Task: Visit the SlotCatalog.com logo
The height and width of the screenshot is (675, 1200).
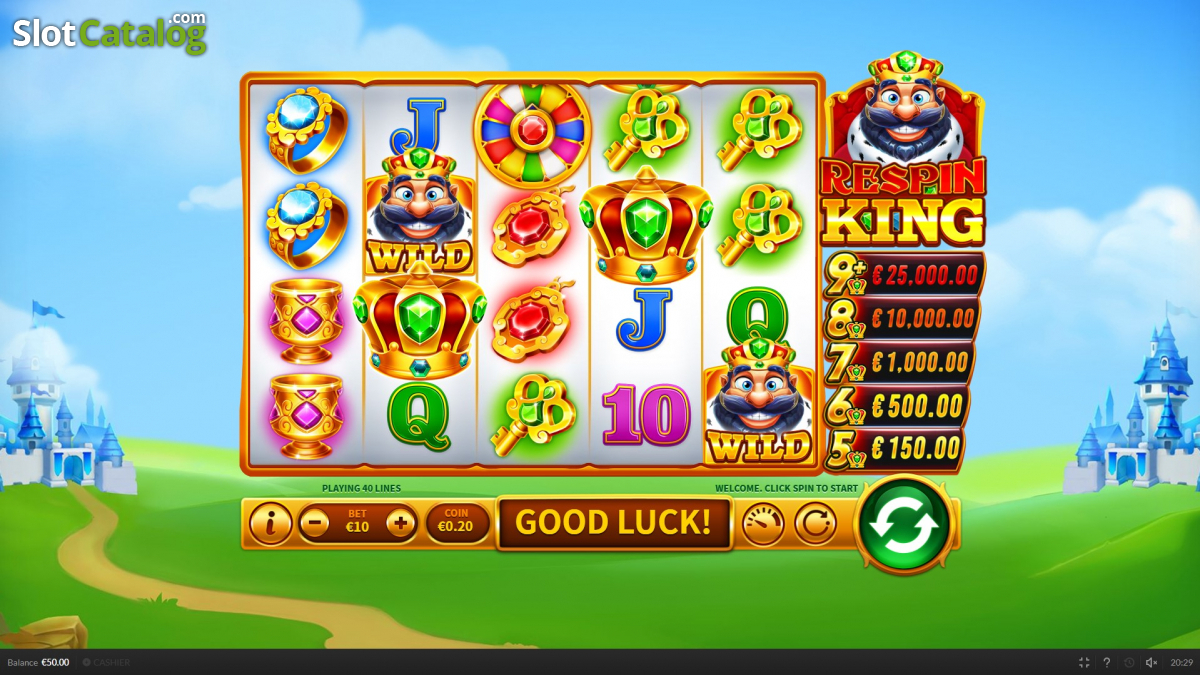Action: click(x=109, y=33)
